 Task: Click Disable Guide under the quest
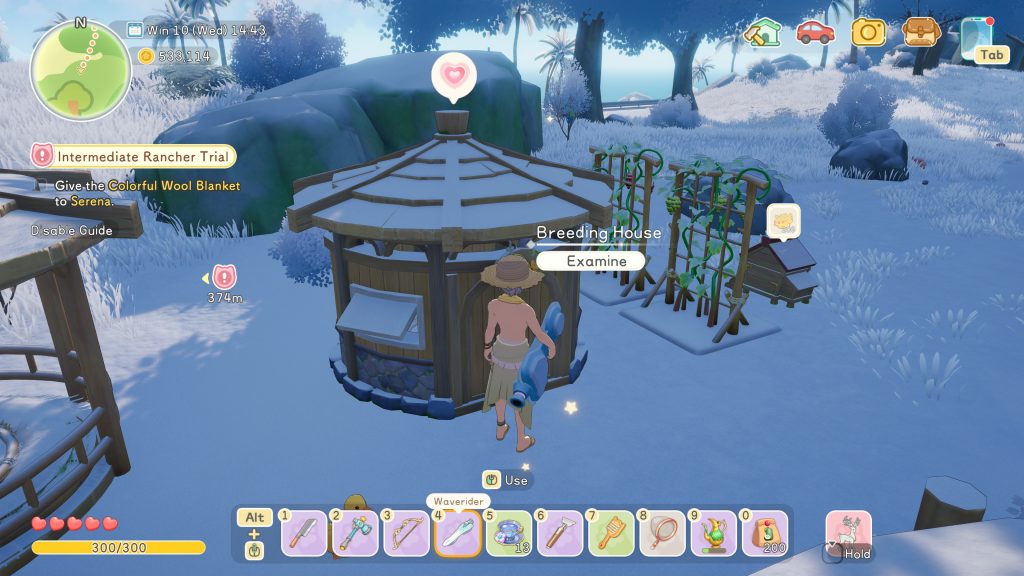[x=71, y=230]
